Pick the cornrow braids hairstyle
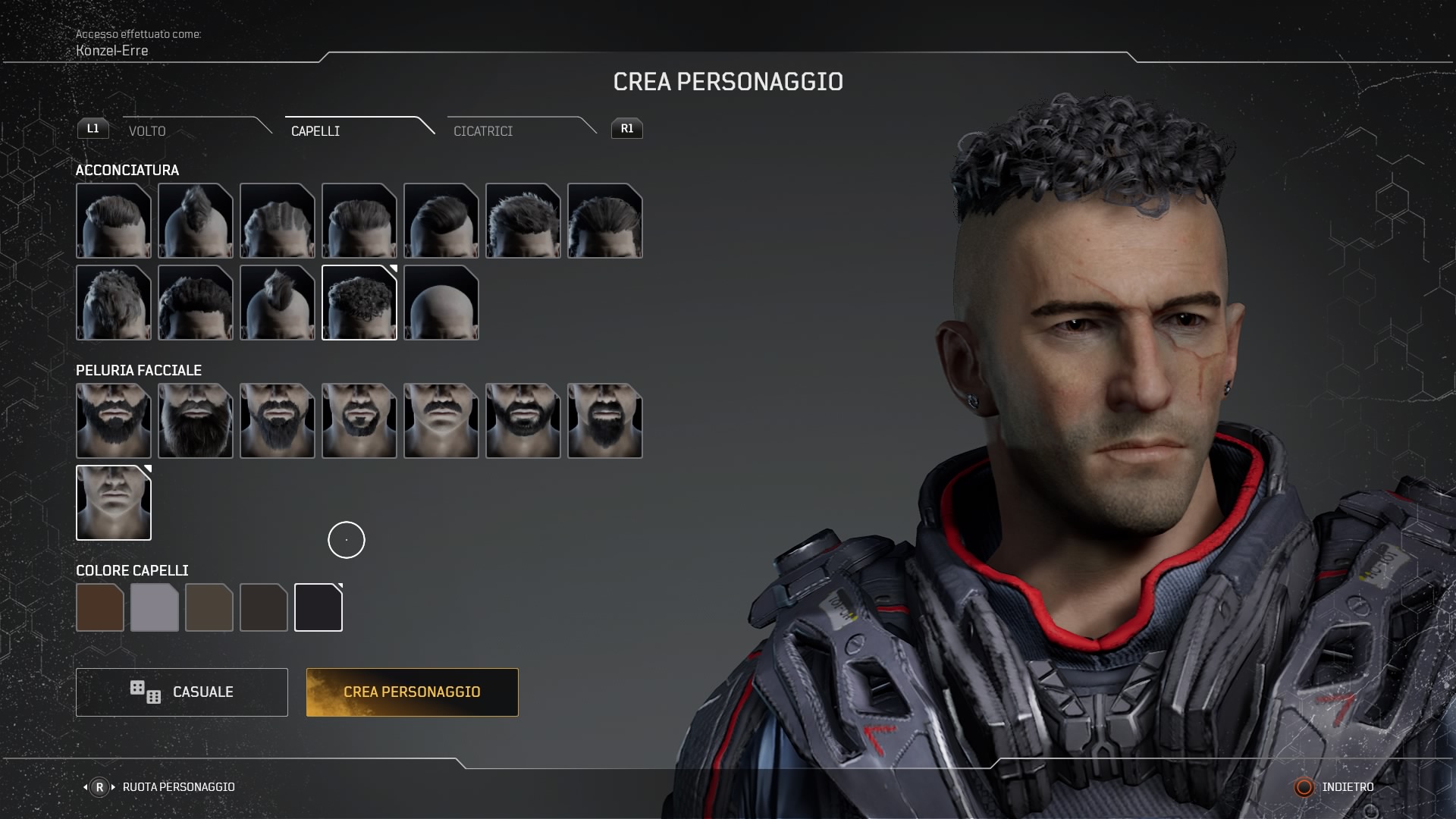Image resolution: width=1456 pixels, height=819 pixels. pos(278,221)
